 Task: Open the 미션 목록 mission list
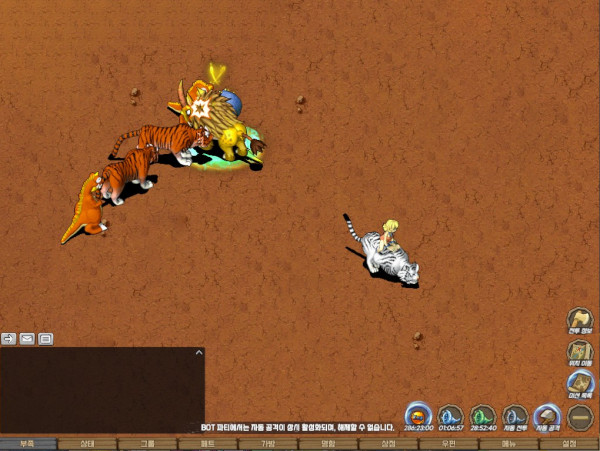[579, 382]
